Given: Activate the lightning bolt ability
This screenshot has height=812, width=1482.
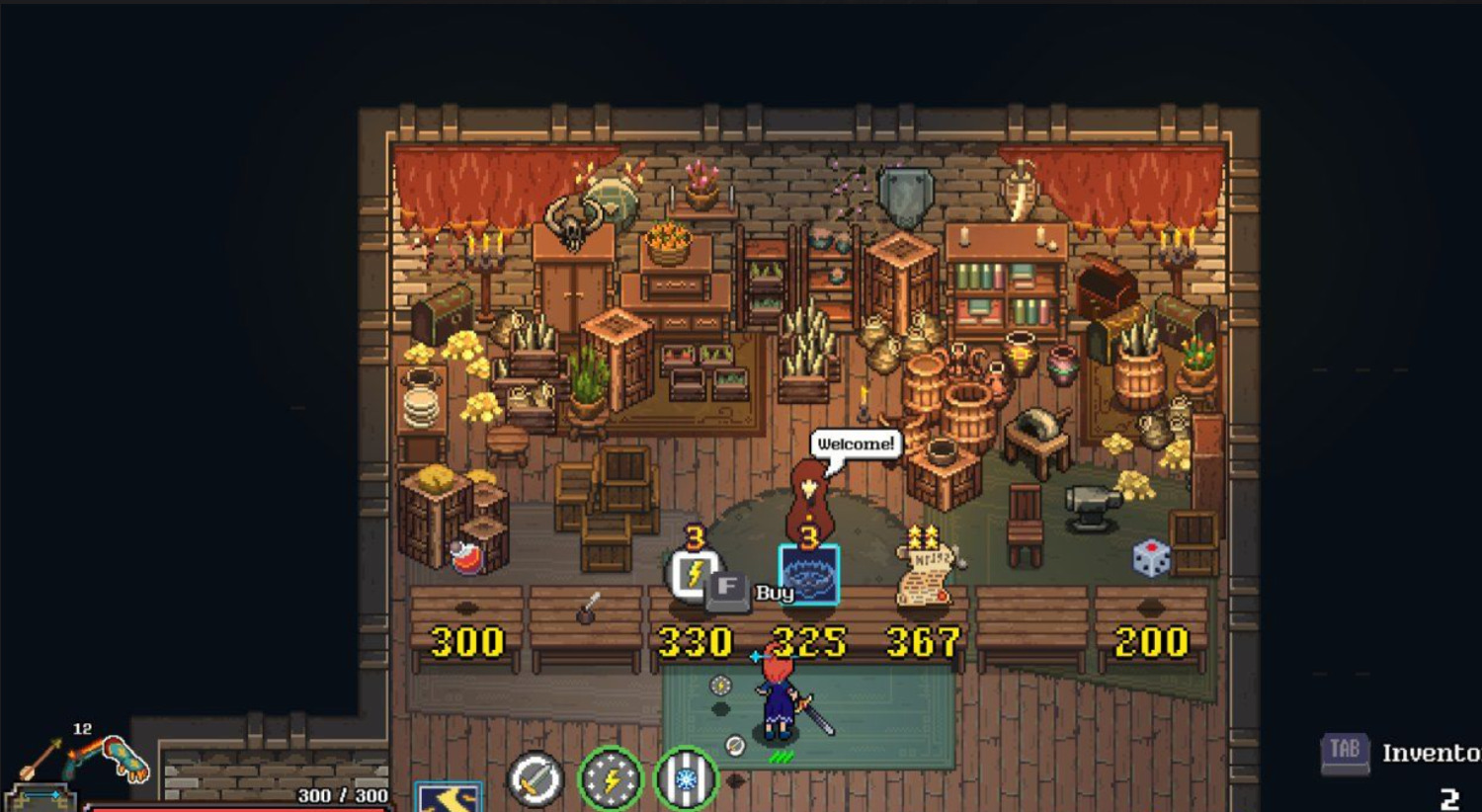Looking at the screenshot, I should (x=611, y=779).
